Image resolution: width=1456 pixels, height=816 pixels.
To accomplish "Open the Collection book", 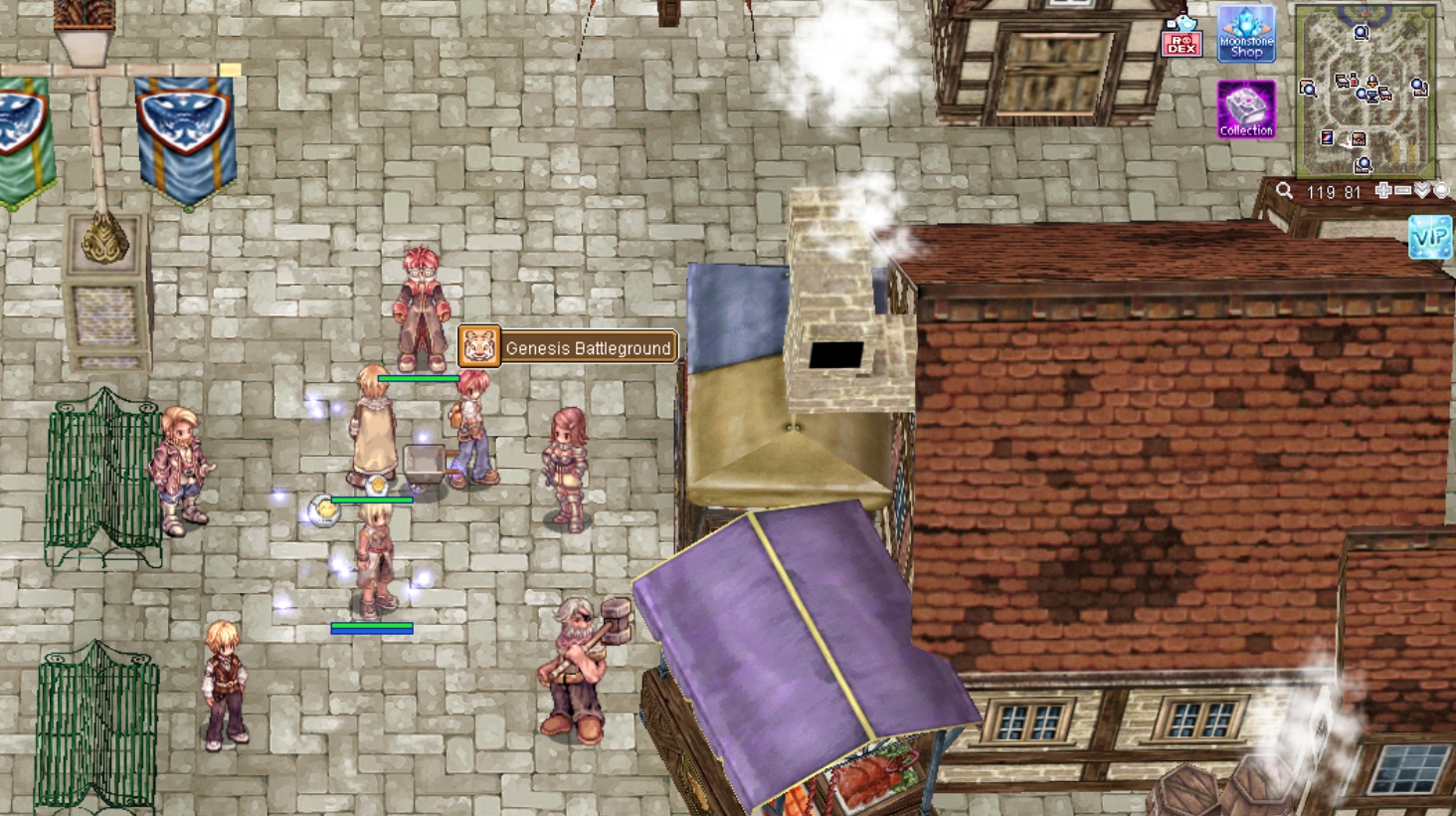I will tap(1246, 108).
